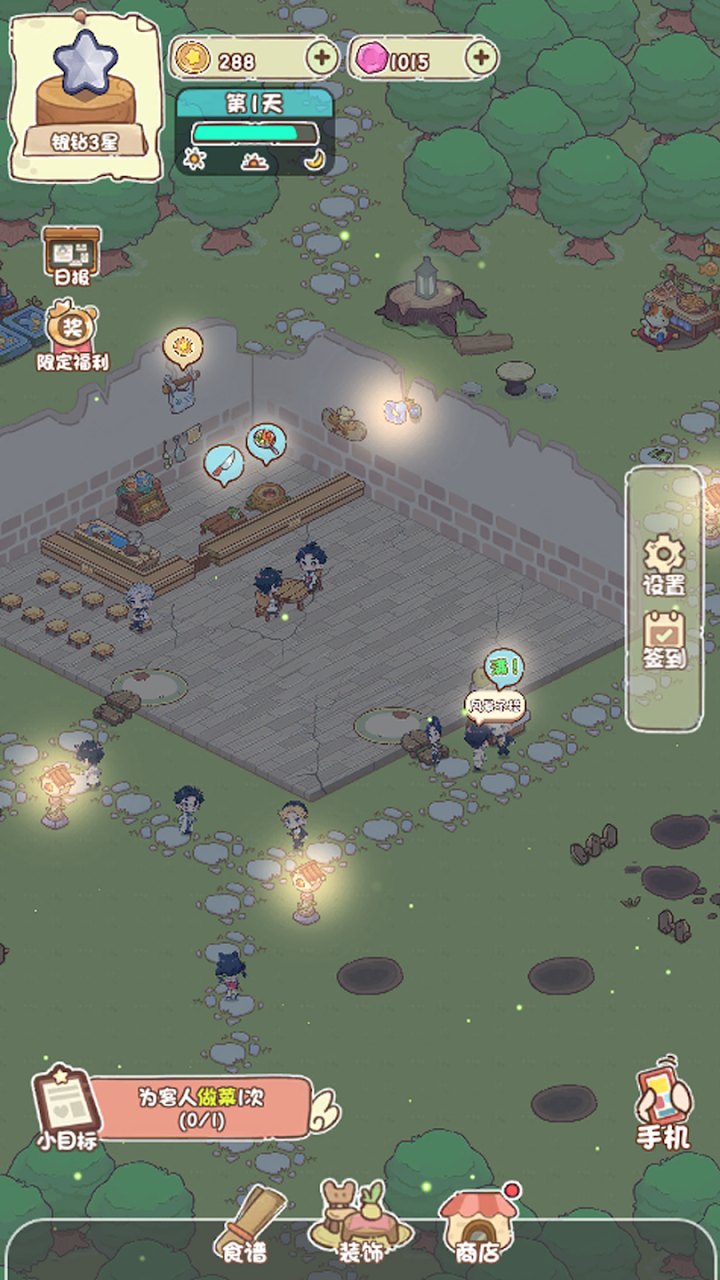Open the 食谱 recipe book

(245, 1225)
